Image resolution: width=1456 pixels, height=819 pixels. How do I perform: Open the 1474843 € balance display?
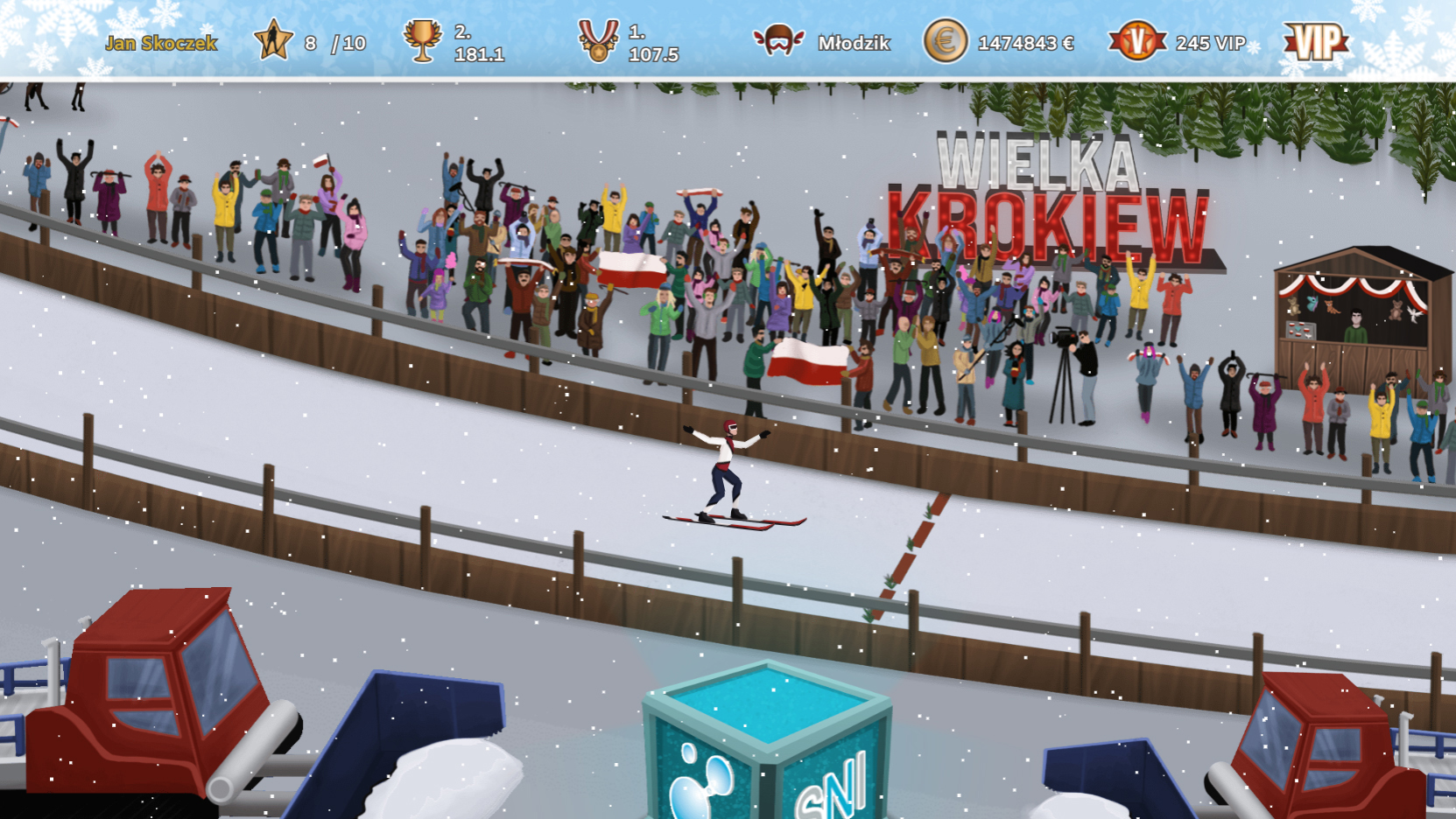click(x=1024, y=40)
